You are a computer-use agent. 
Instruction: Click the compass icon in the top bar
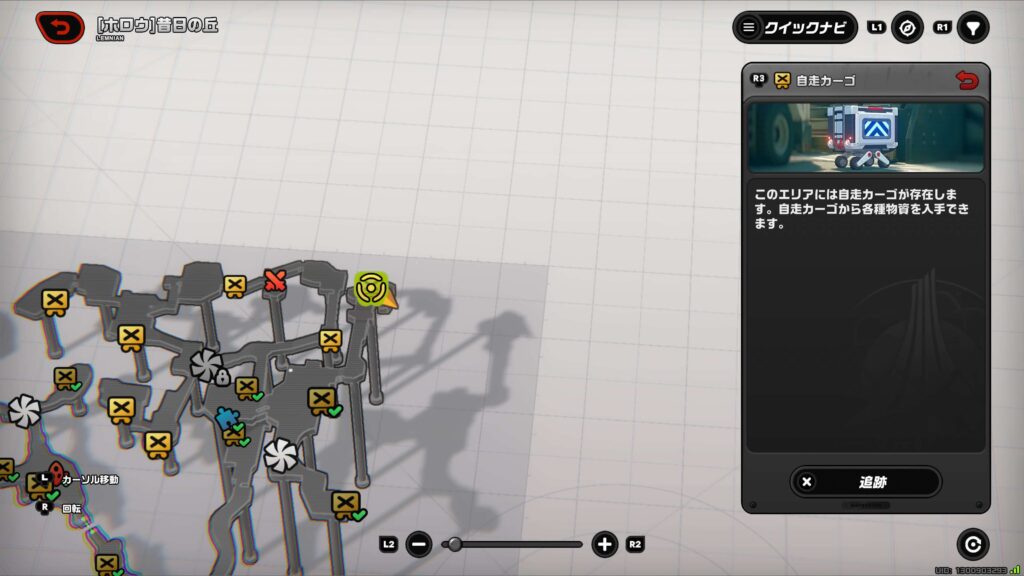click(907, 27)
